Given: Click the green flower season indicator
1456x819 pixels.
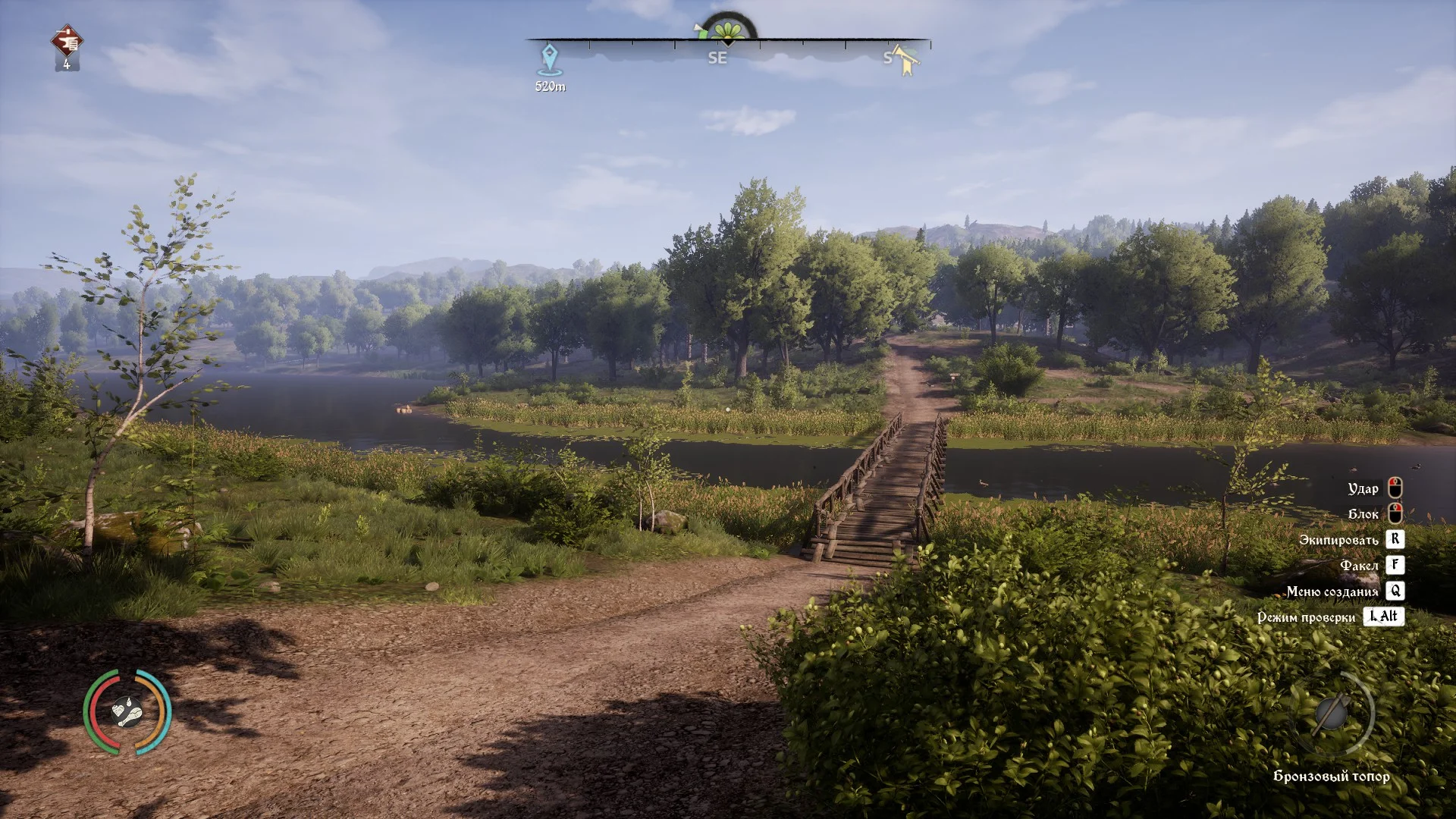Looking at the screenshot, I should tap(728, 31).
